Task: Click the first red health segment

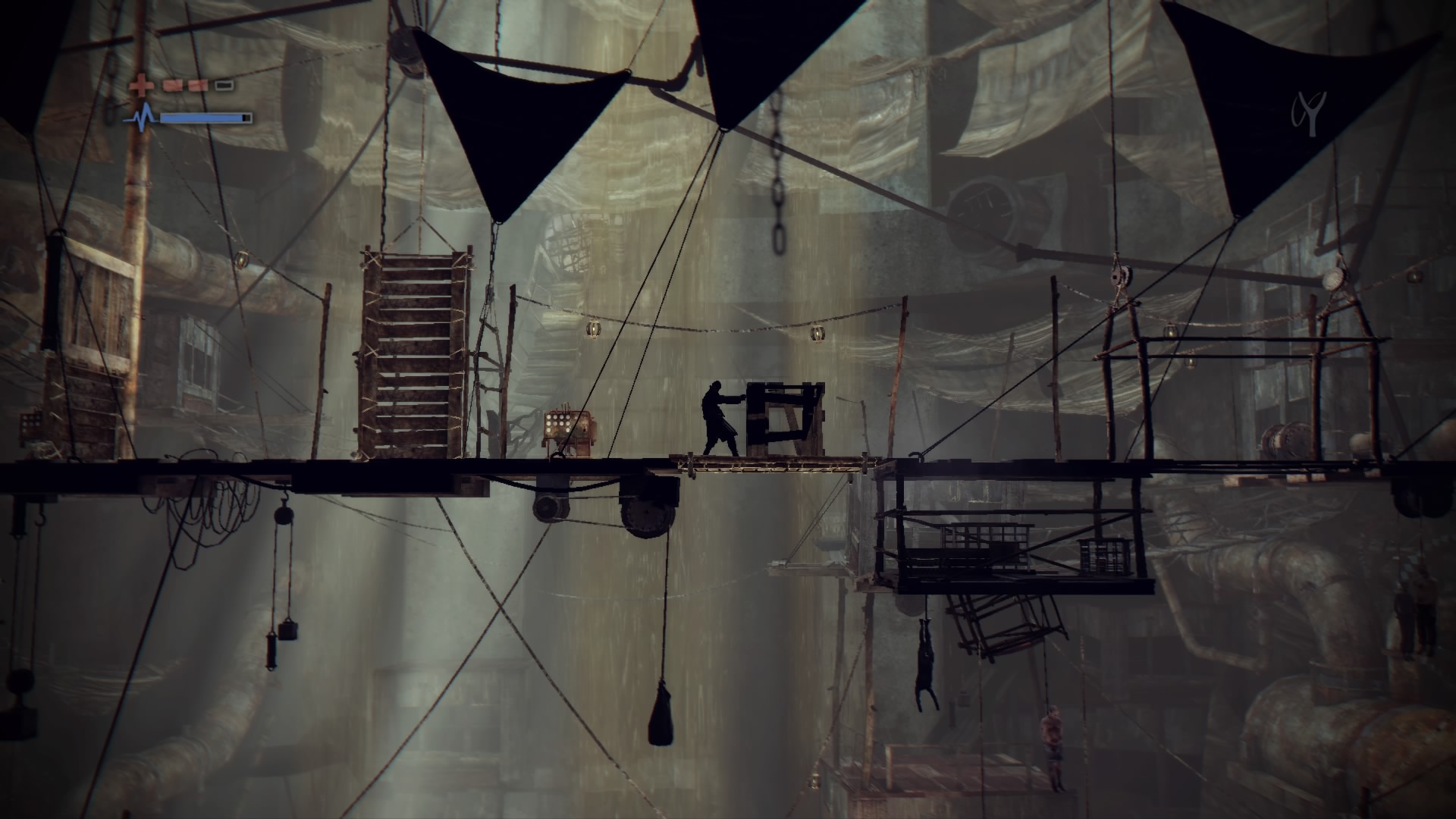Action: 173,85
